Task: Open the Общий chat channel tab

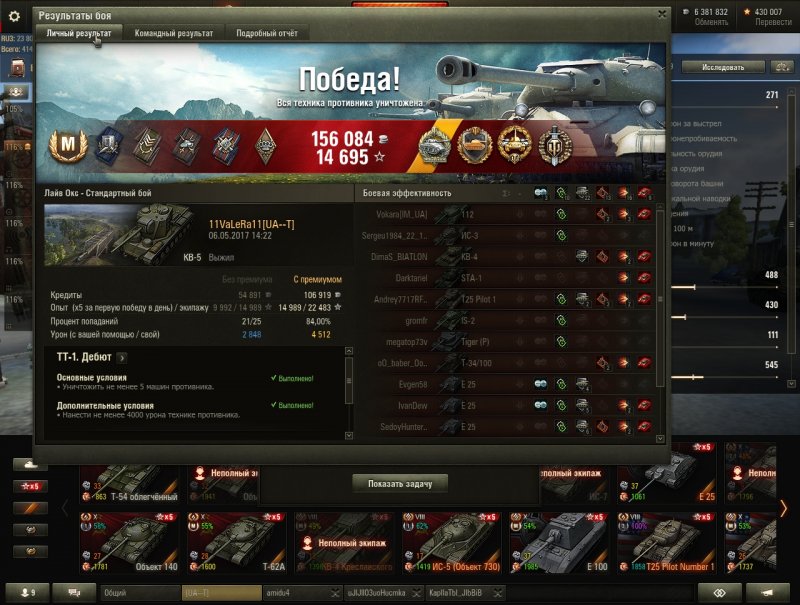Action: click(x=138, y=593)
